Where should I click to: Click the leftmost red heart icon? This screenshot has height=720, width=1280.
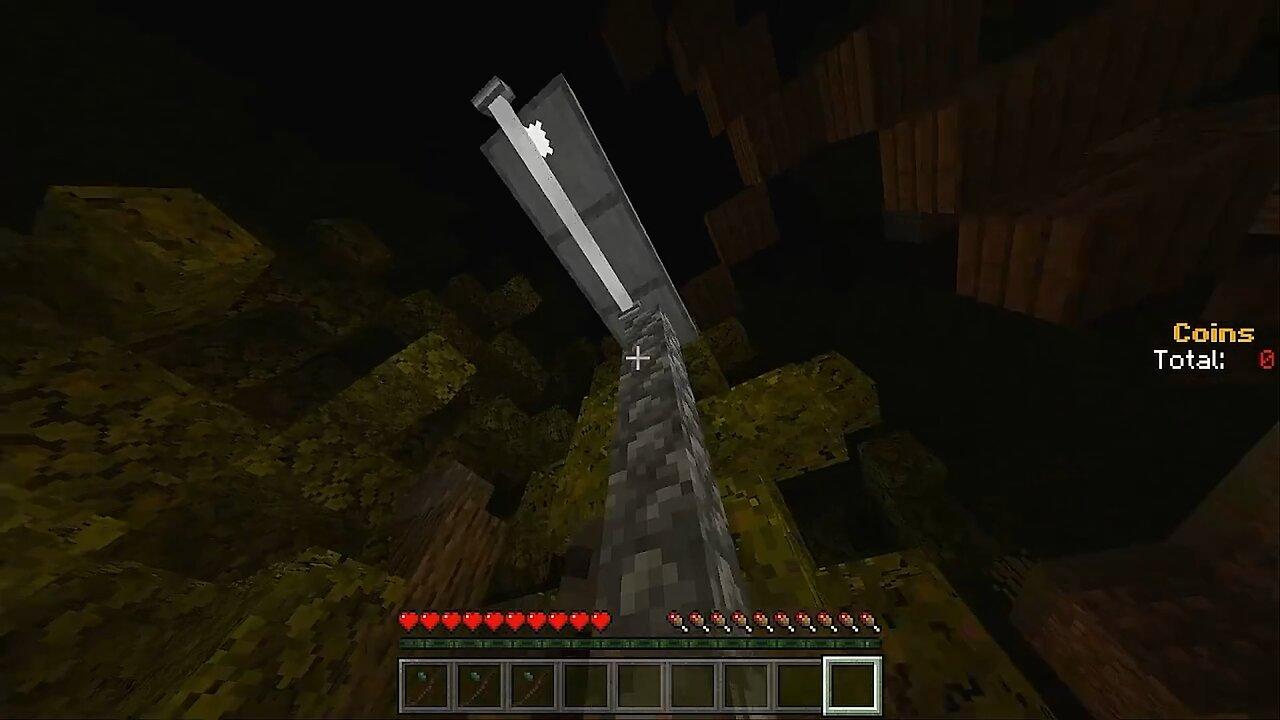(408, 620)
